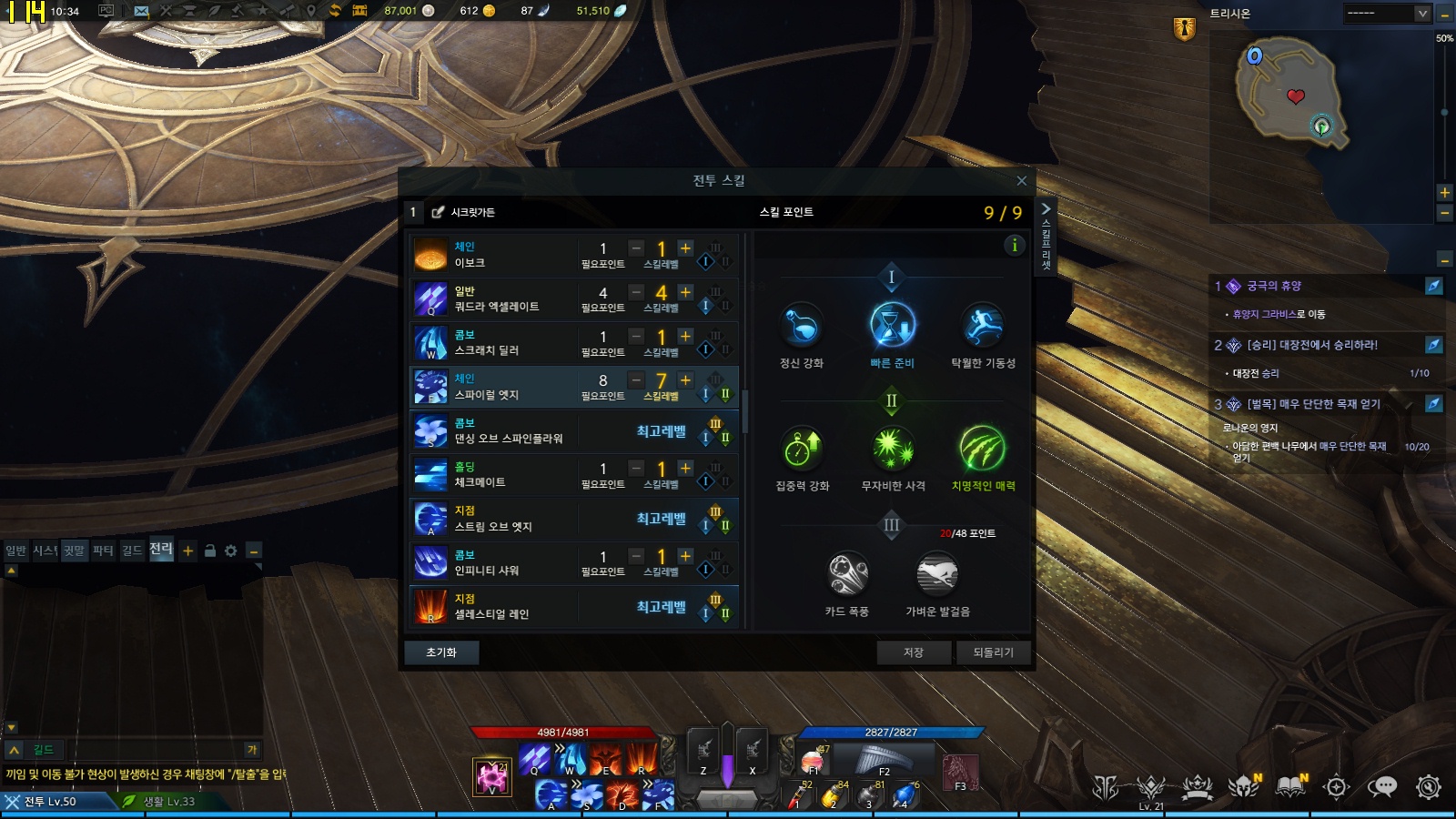Choose the 정신 강화 tripod
This screenshot has height=819, width=1456.
(x=802, y=326)
